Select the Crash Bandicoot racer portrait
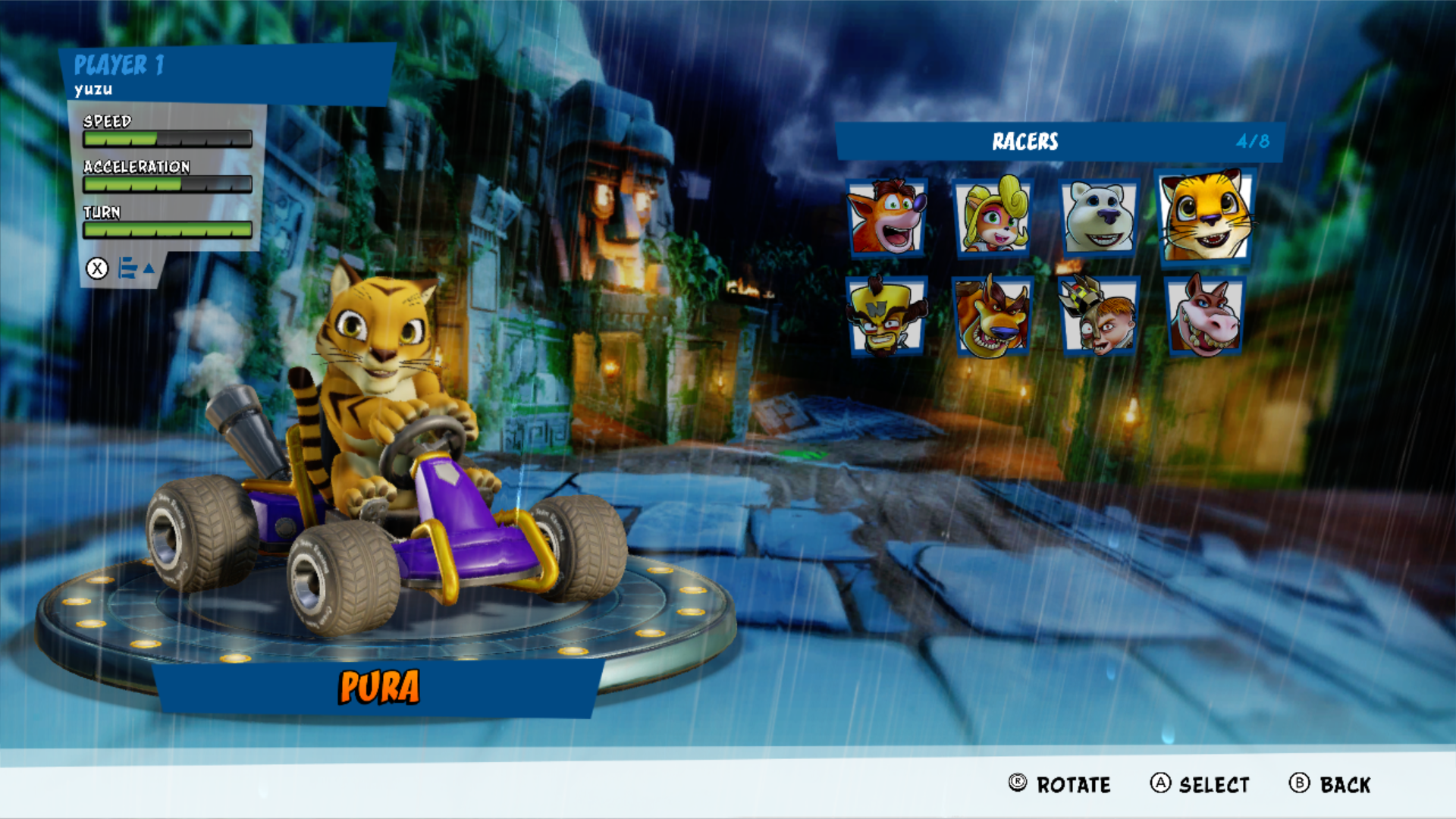 coord(886,218)
